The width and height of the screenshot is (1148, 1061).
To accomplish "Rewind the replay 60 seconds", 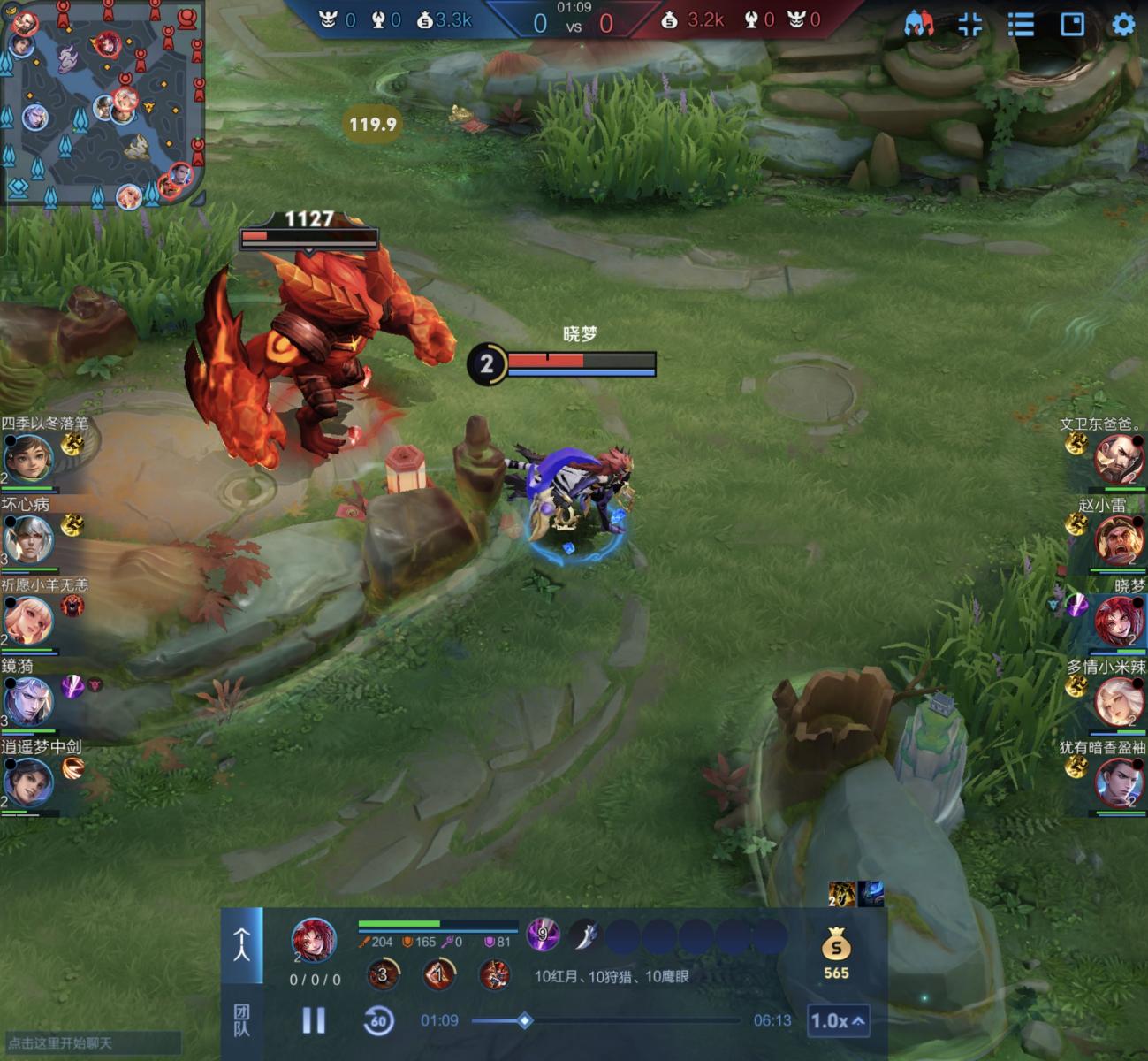I will click(378, 1020).
